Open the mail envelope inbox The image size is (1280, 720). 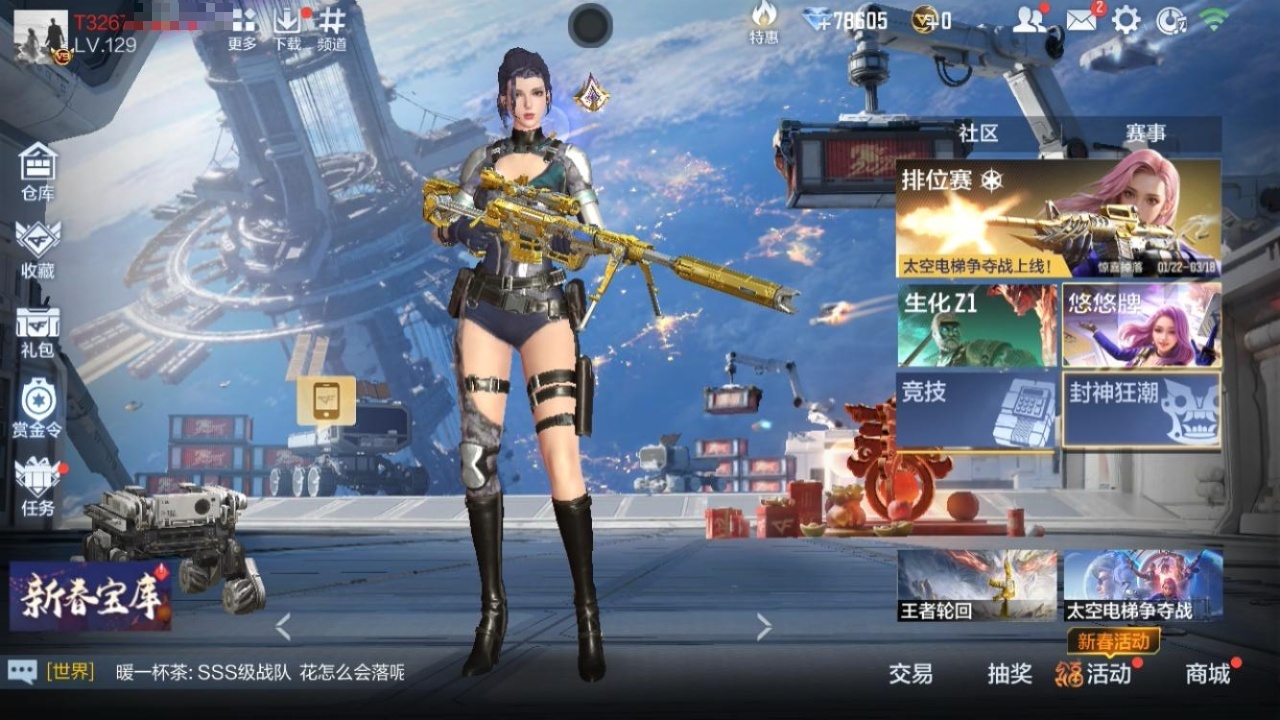click(1081, 20)
